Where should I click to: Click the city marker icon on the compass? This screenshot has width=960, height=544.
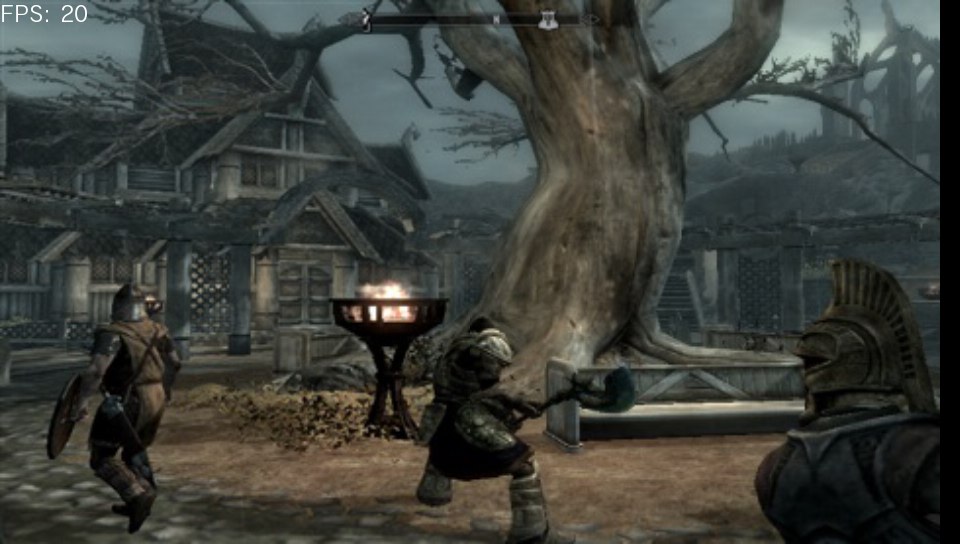pos(548,20)
